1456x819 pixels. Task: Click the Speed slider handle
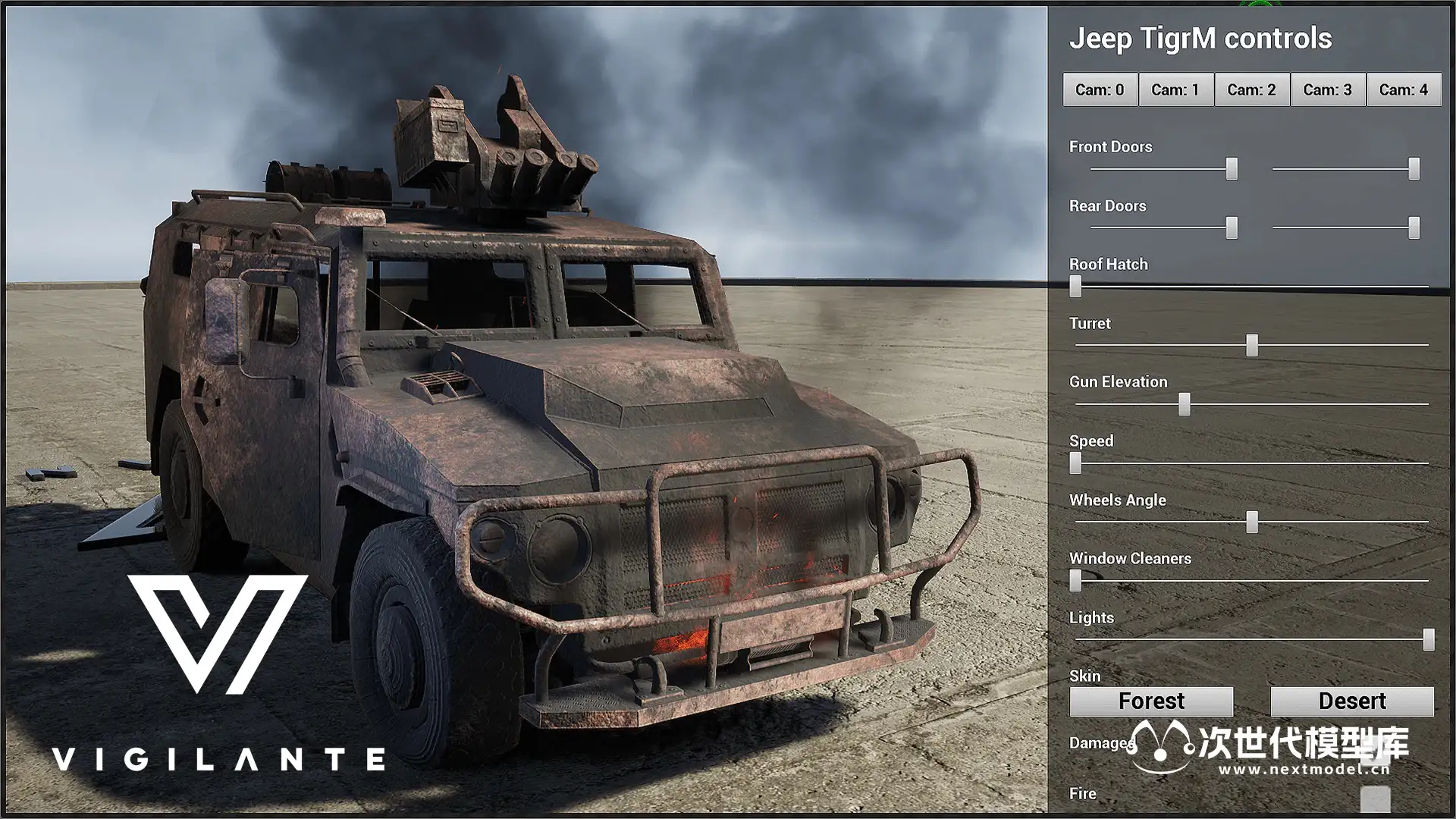[x=1075, y=463]
